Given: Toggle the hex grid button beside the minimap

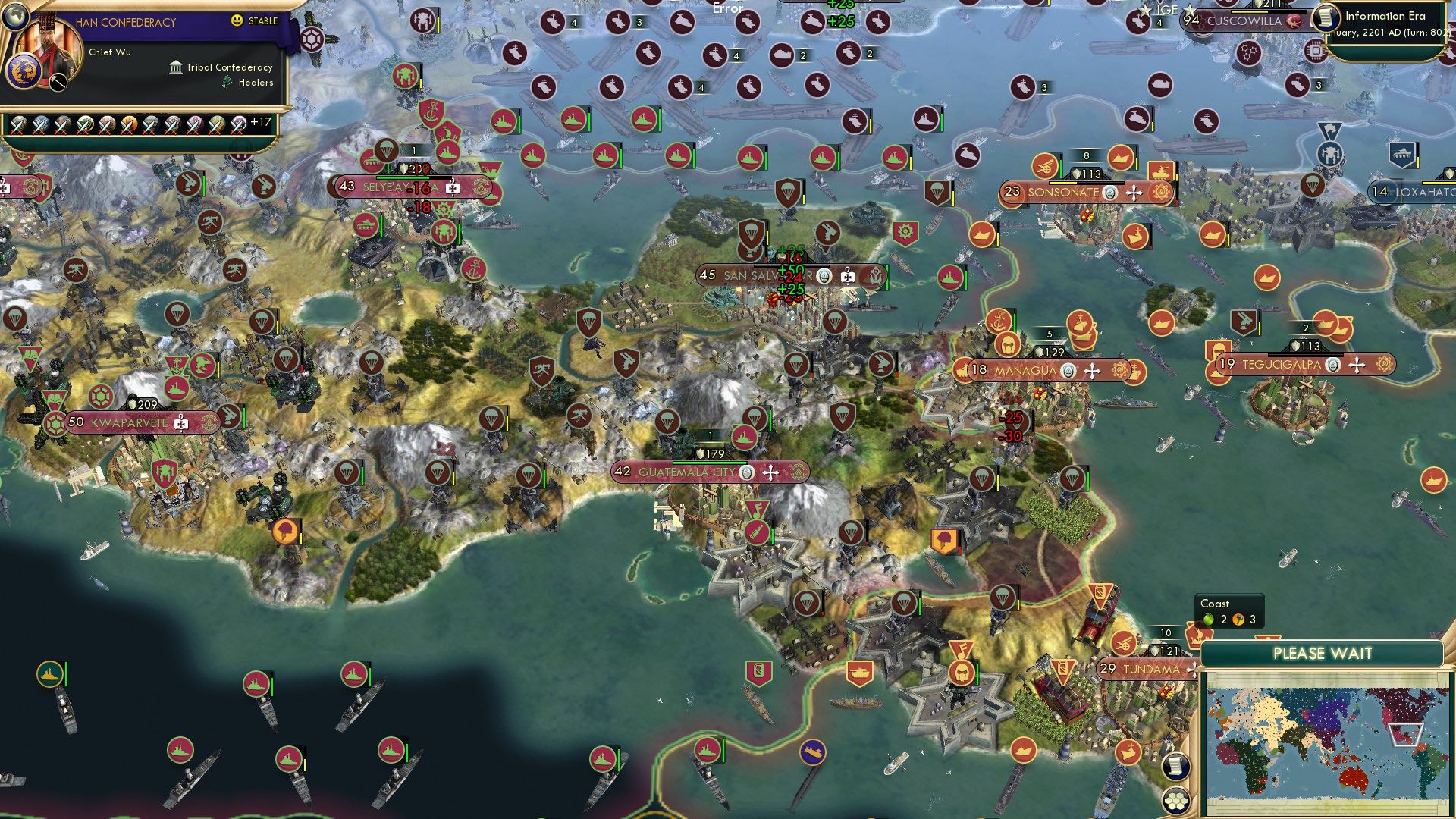Looking at the screenshot, I should (1175, 801).
